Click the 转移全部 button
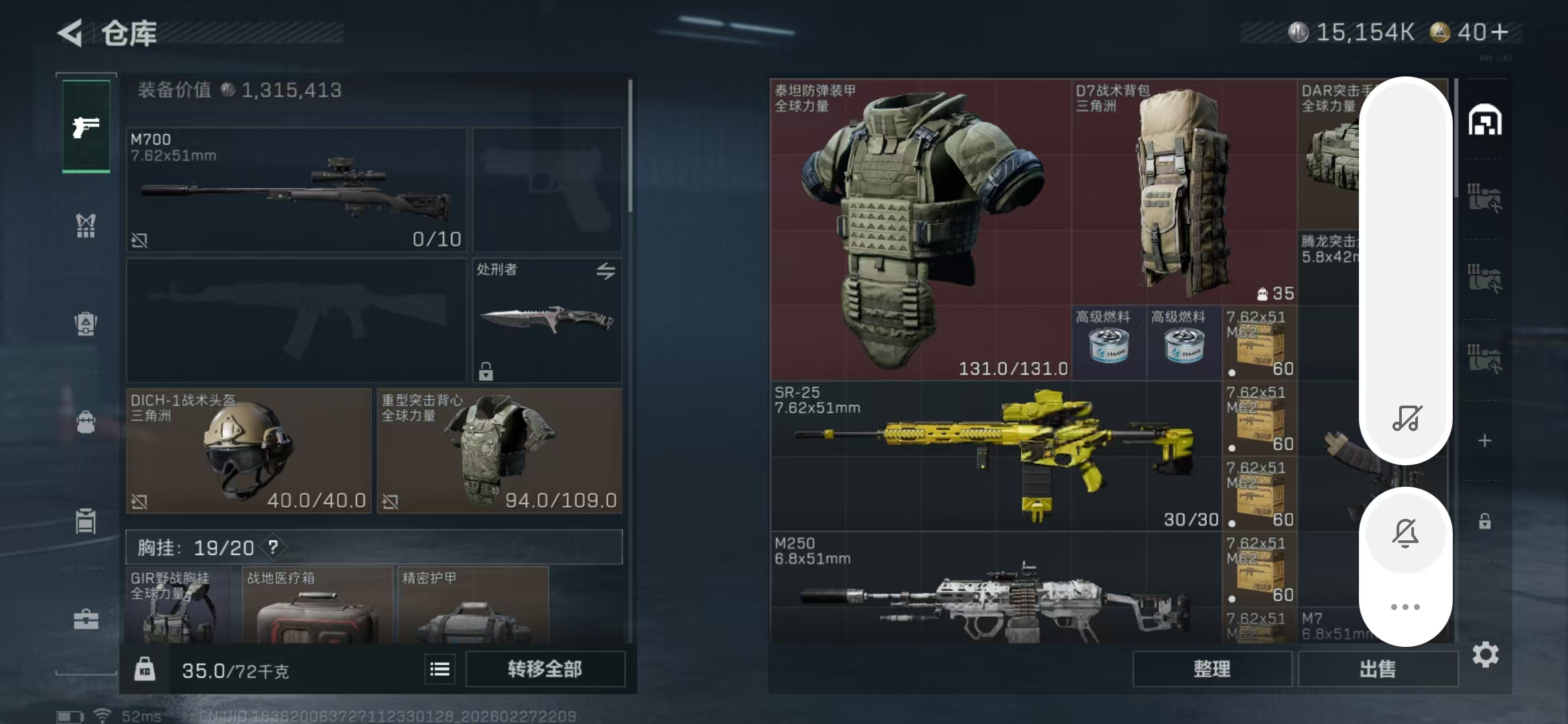The height and width of the screenshot is (724, 1568). click(x=545, y=669)
